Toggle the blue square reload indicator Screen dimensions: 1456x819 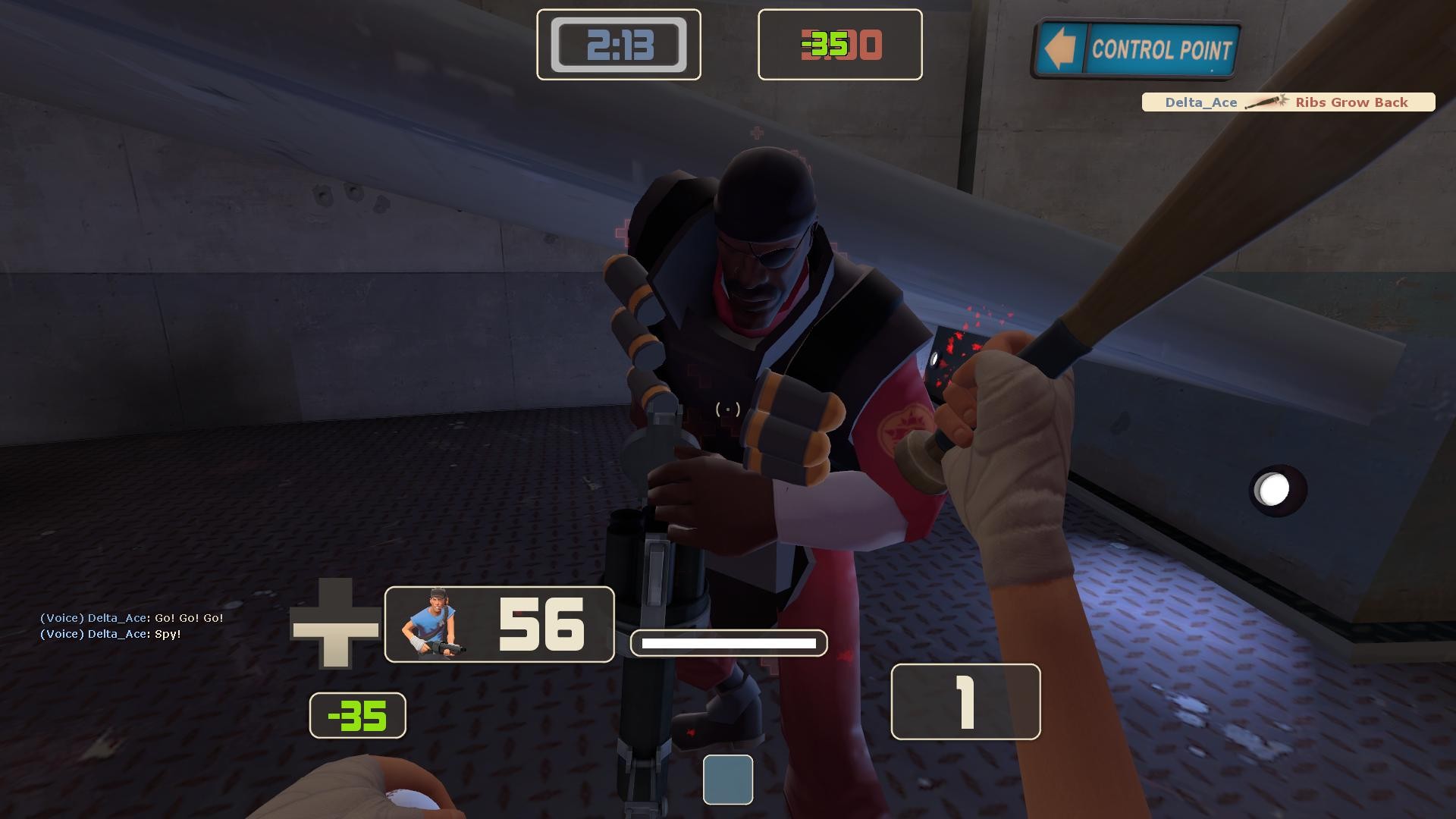click(728, 780)
